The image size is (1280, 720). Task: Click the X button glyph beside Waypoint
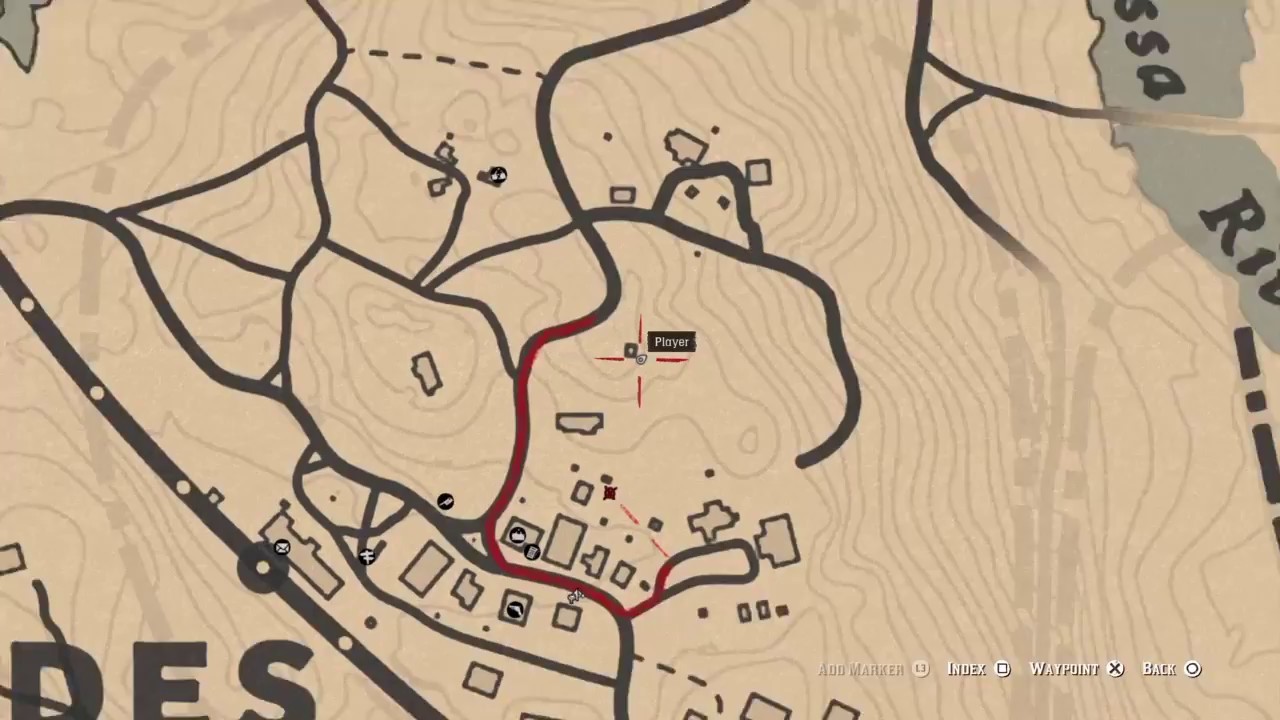1115,669
